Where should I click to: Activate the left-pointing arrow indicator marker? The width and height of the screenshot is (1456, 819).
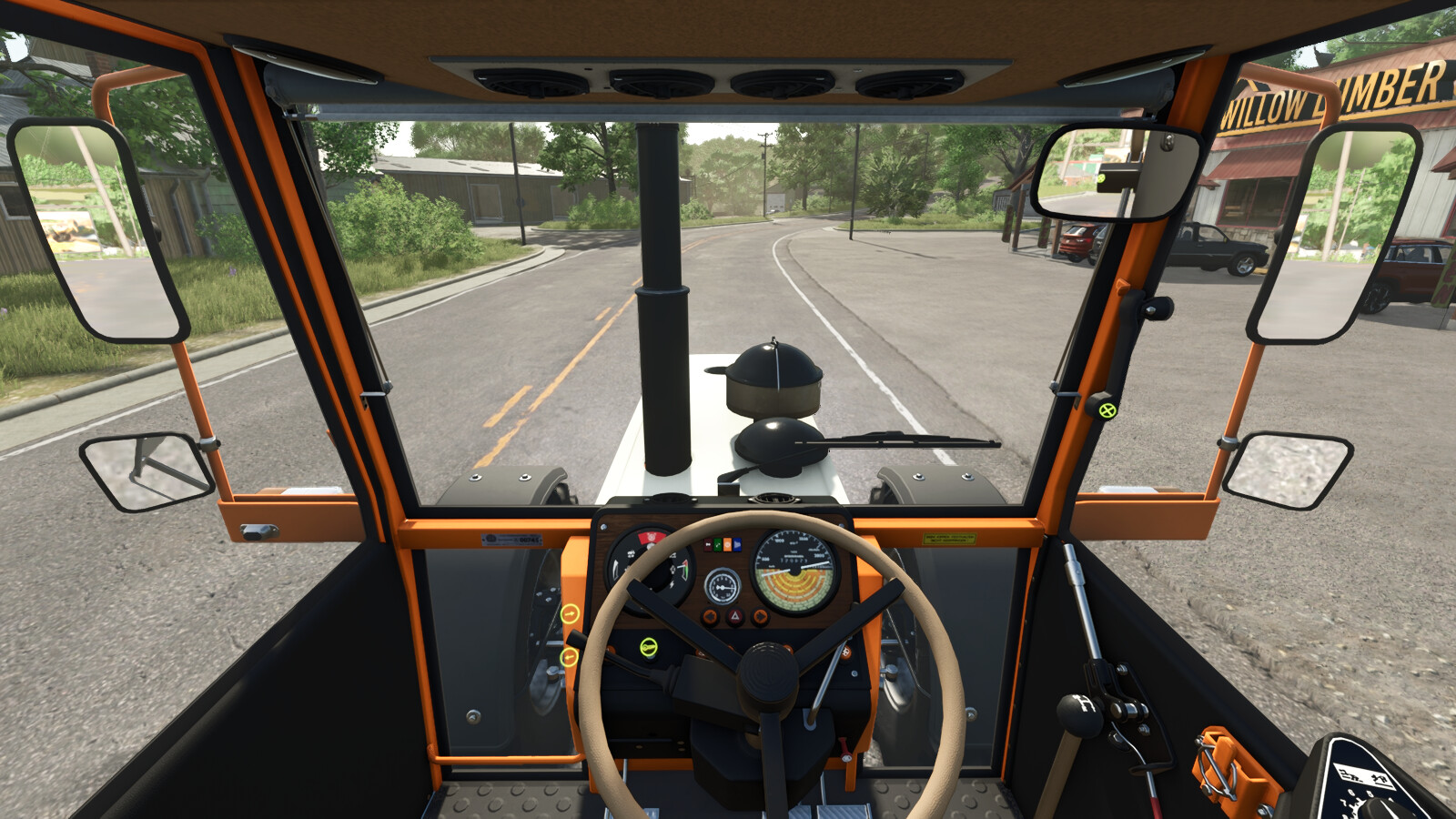[570, 656]
